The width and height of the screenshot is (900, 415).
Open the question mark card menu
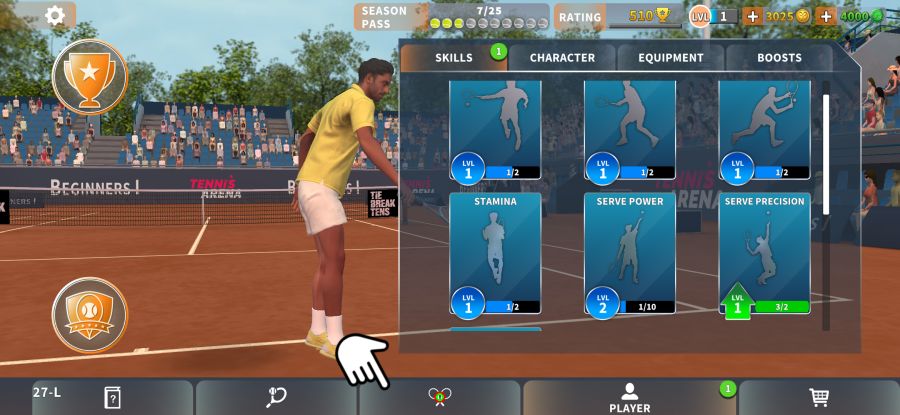coord(112,397)
